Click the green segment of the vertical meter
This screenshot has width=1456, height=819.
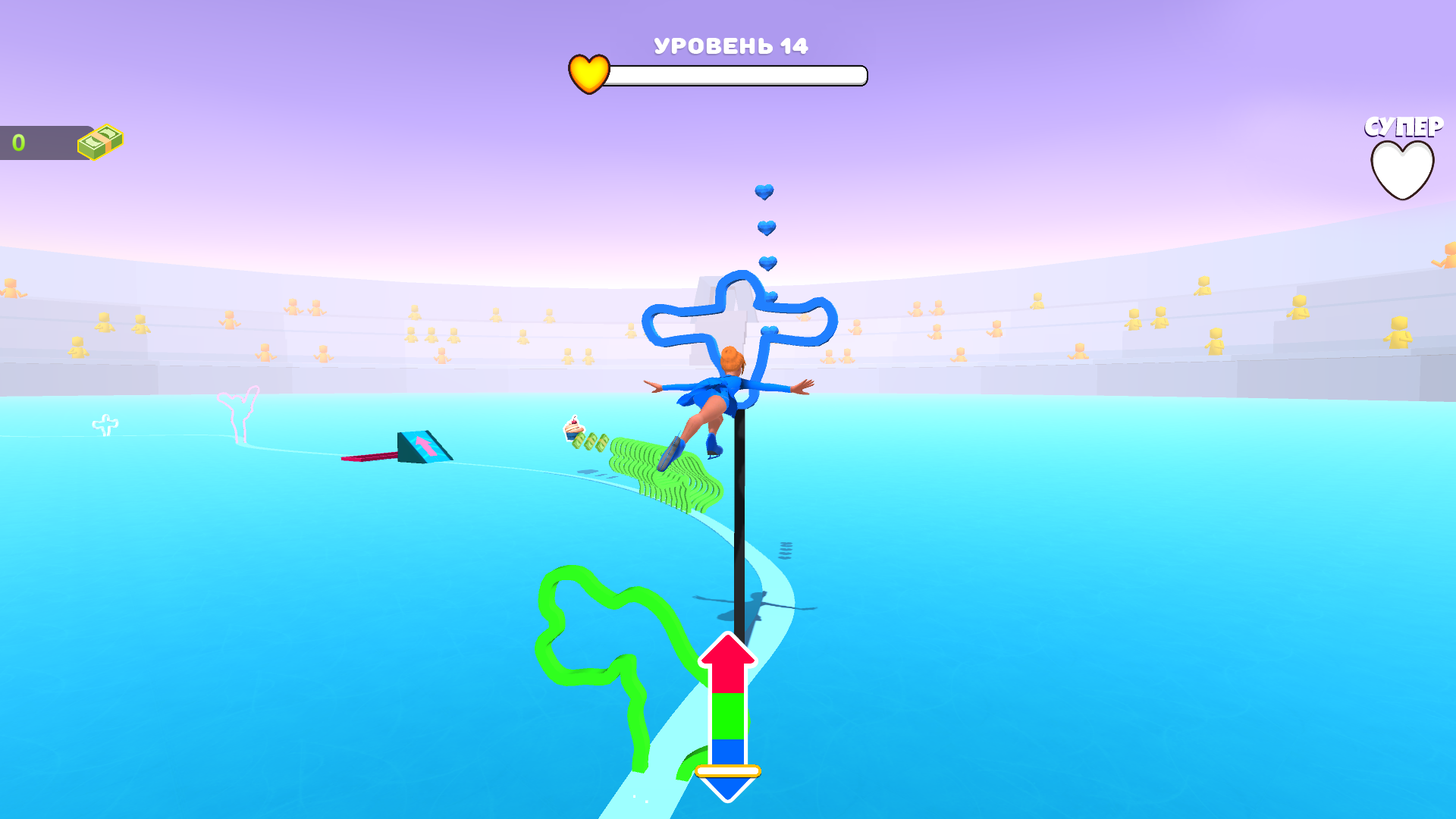[729, 717]
